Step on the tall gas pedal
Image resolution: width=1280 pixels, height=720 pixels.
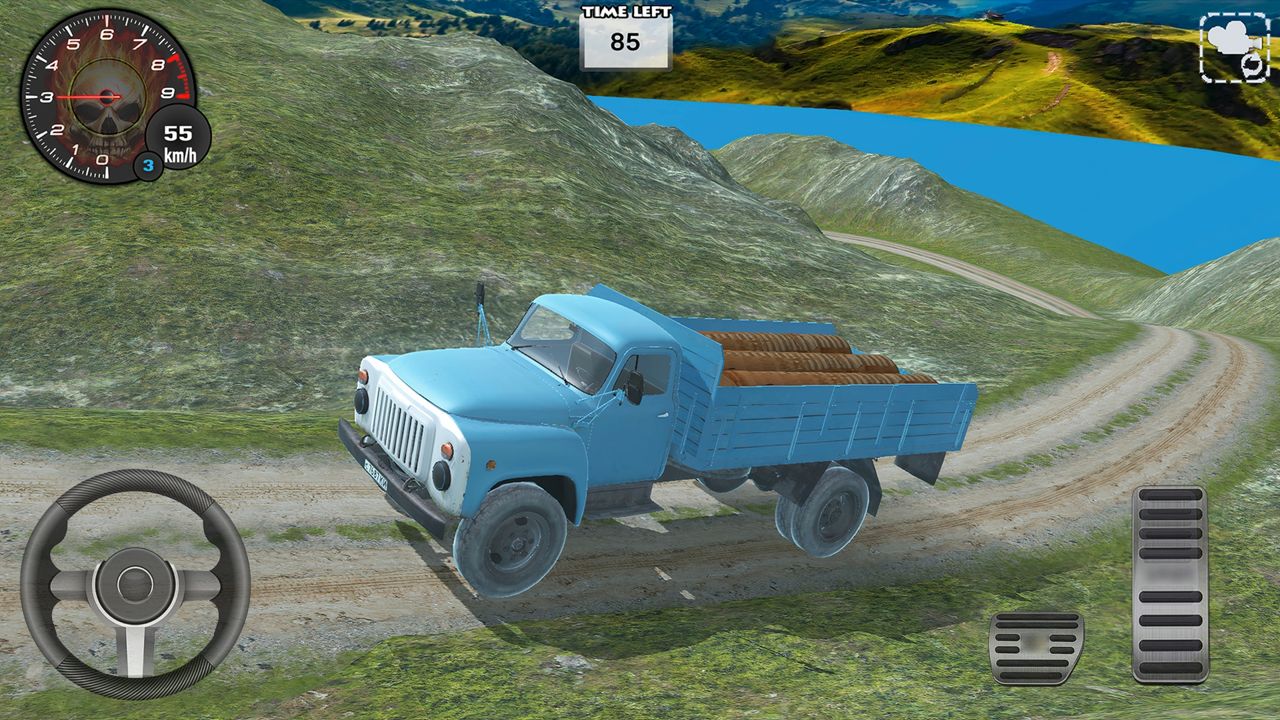pos(1169,584)
